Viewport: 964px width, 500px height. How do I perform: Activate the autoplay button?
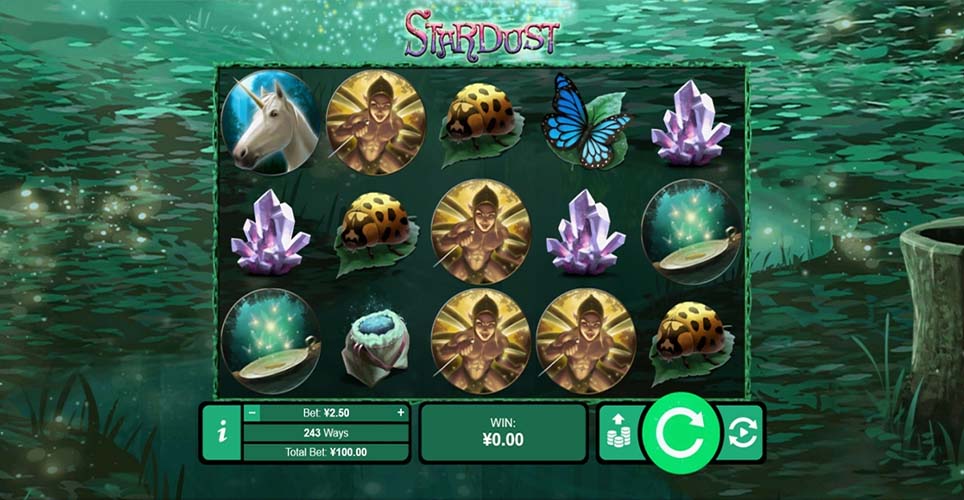click(x=744, y=433)
